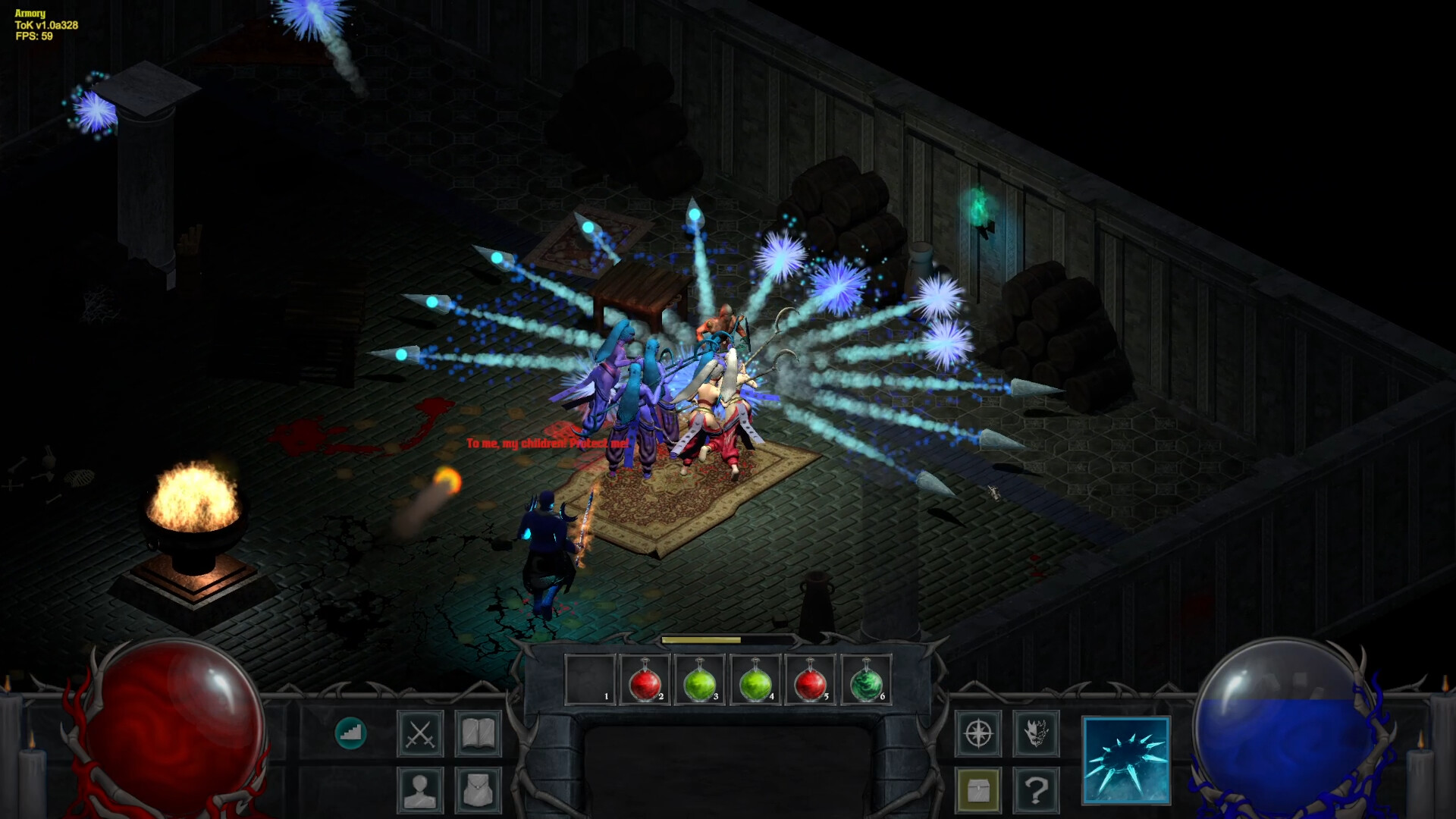
Task: Open the treasure chest stash button
Action: (x=978, y=790)
